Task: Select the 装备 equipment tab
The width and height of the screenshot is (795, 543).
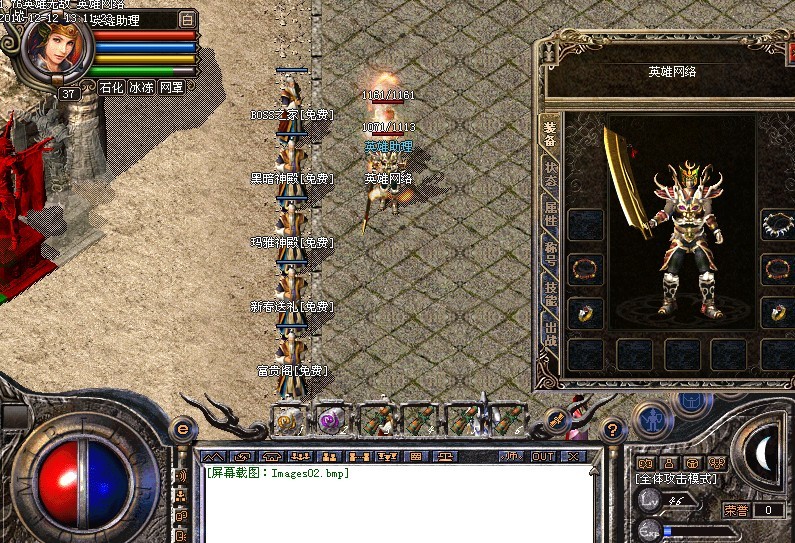Action: [551, 133]
